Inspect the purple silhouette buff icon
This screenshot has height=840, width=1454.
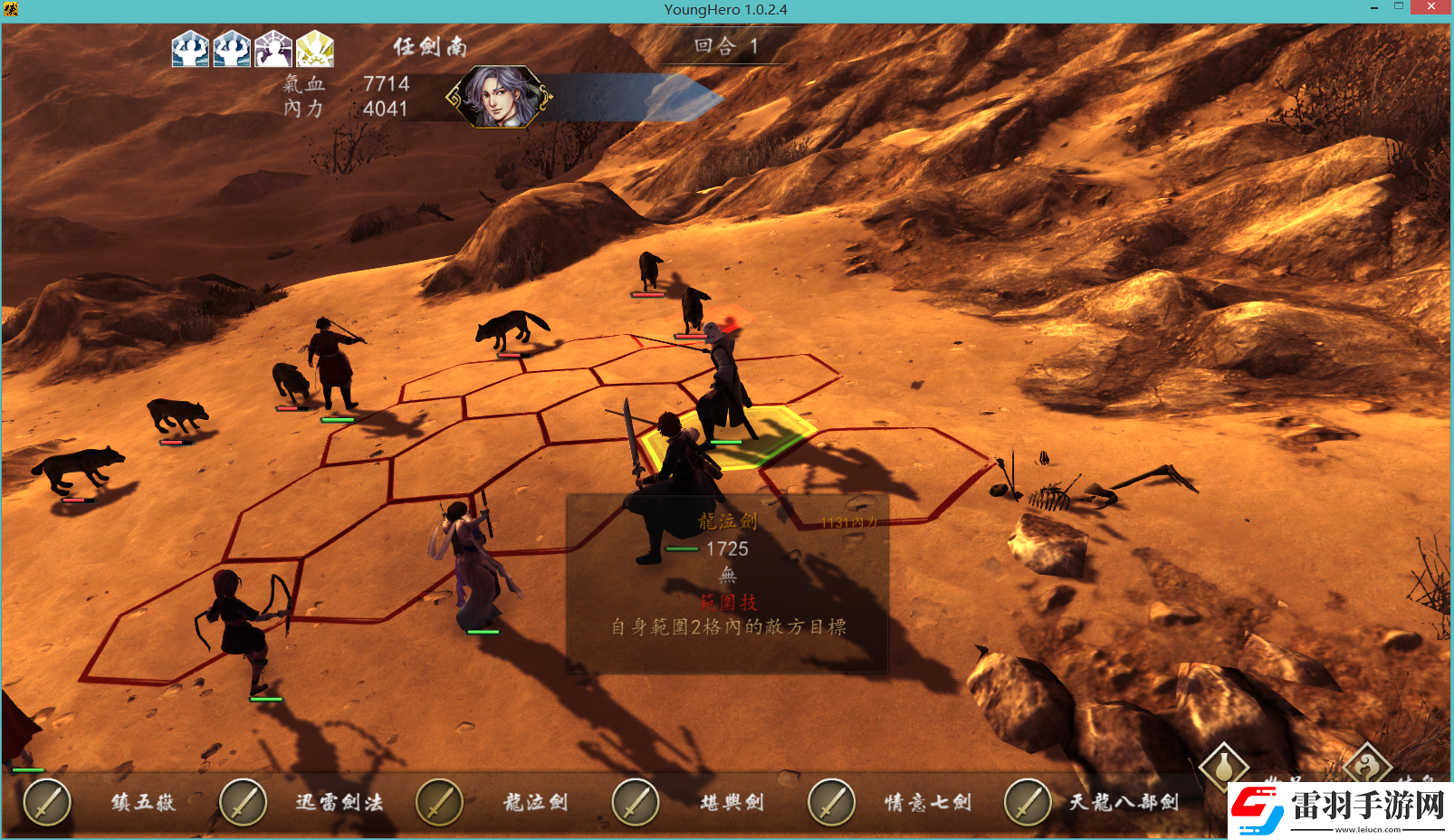point(273,49)
